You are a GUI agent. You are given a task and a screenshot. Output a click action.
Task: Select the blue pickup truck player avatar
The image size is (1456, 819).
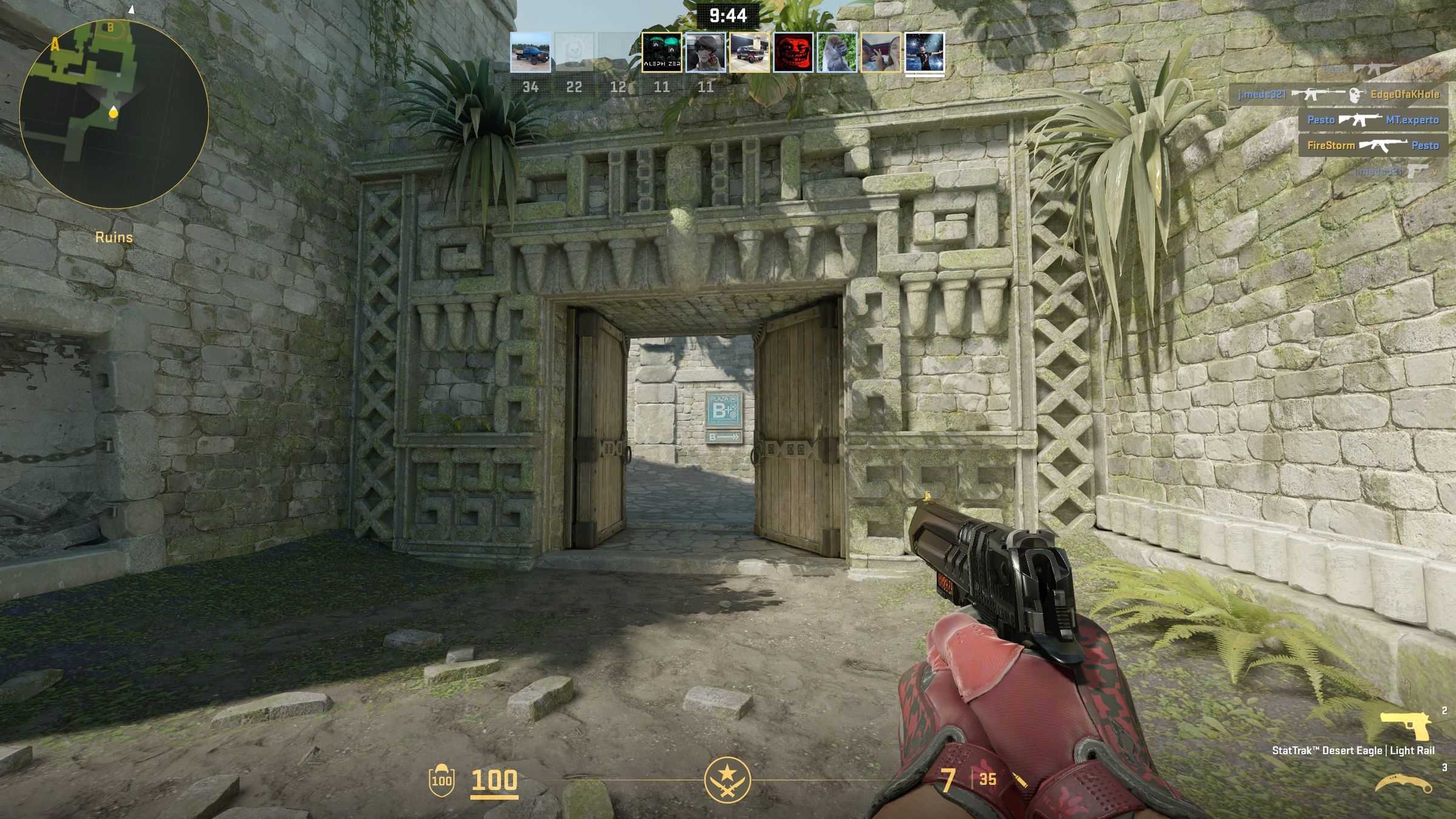(x=530, y=52)
